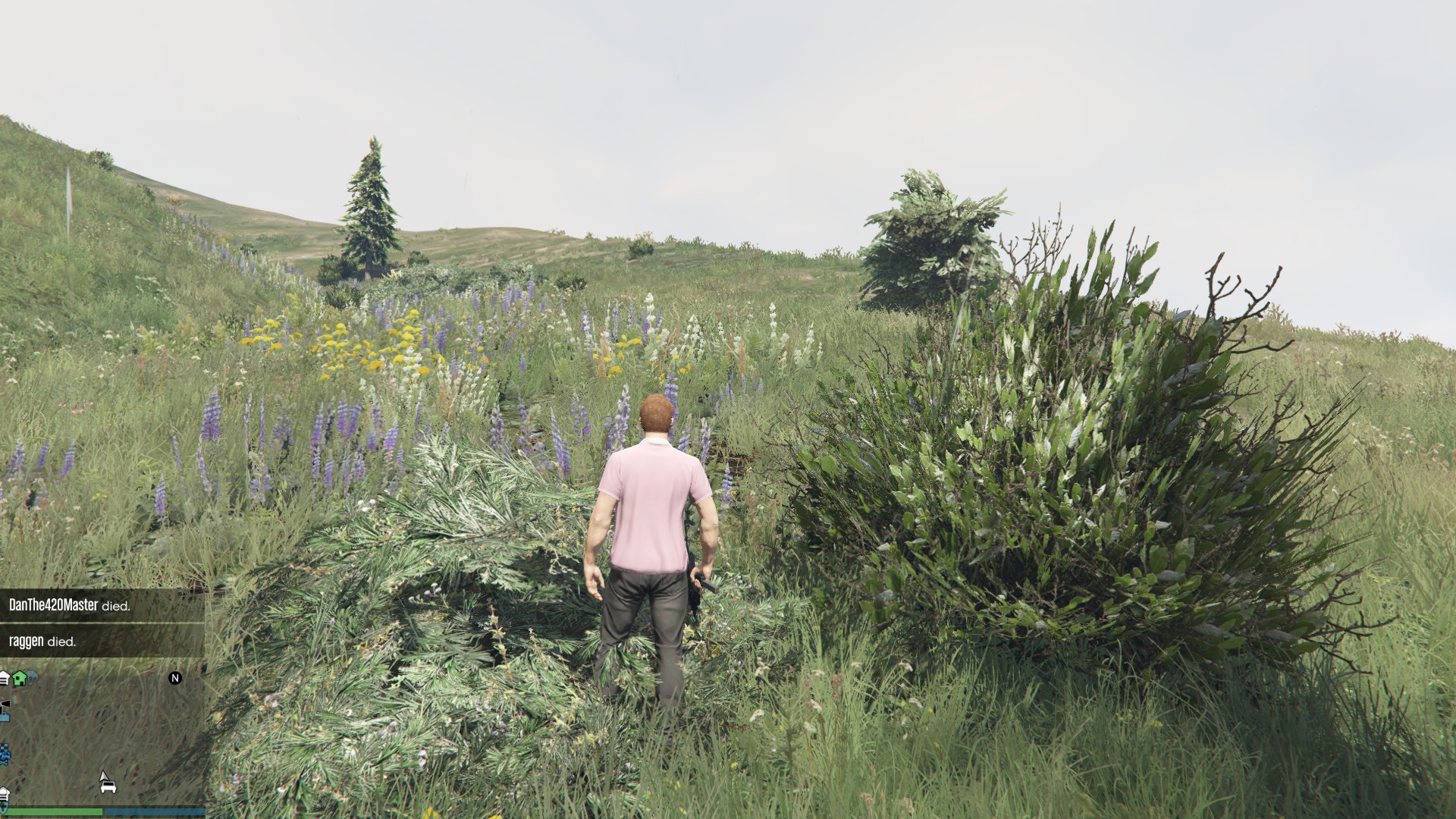The width and height of the screenshot is (1456, 819).
Task: Click the blue skull marker on minimap
Action: (5, 754)
